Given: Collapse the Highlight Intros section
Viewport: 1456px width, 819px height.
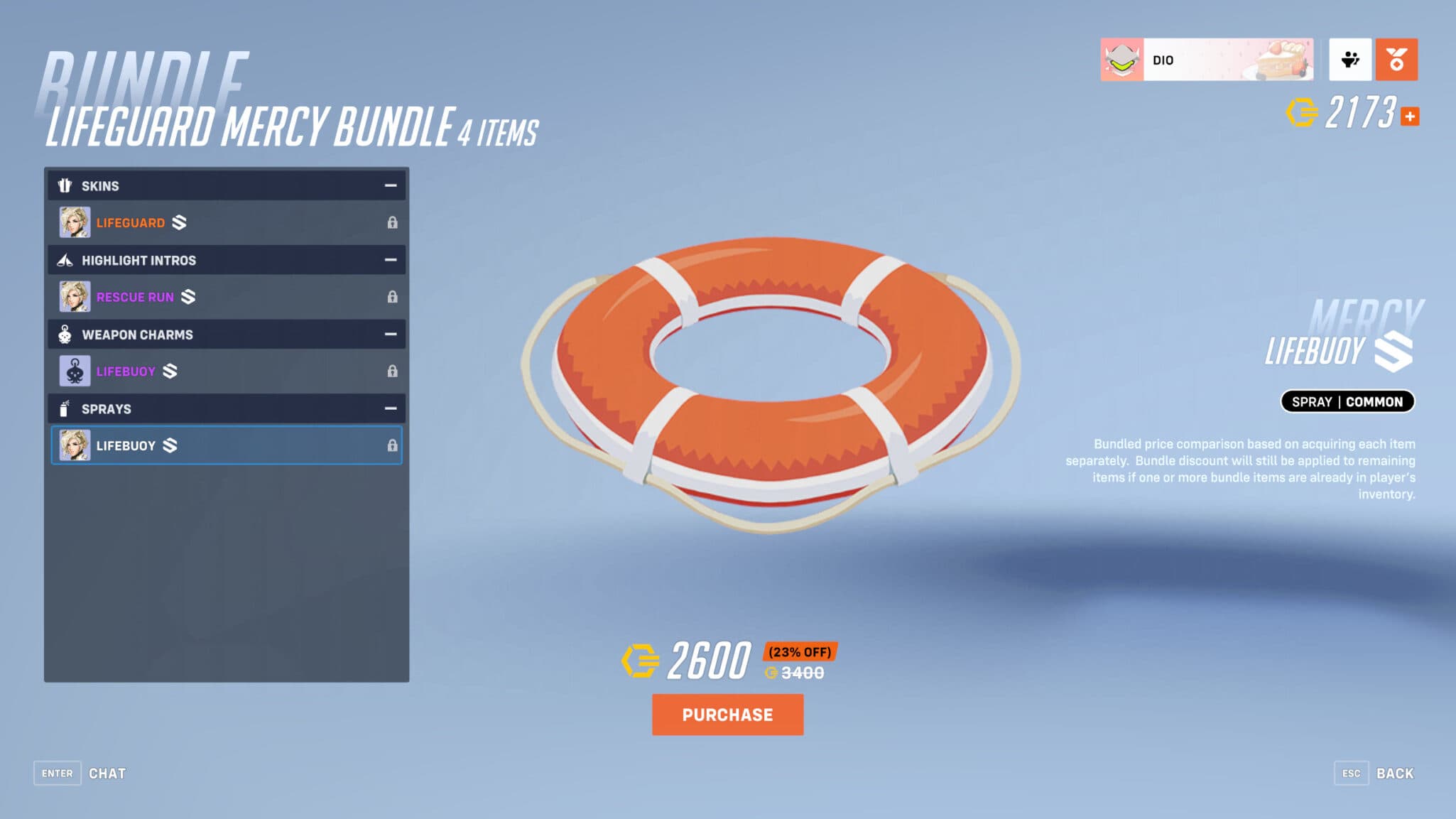Looking at the screenshot, I should (390, 260).
